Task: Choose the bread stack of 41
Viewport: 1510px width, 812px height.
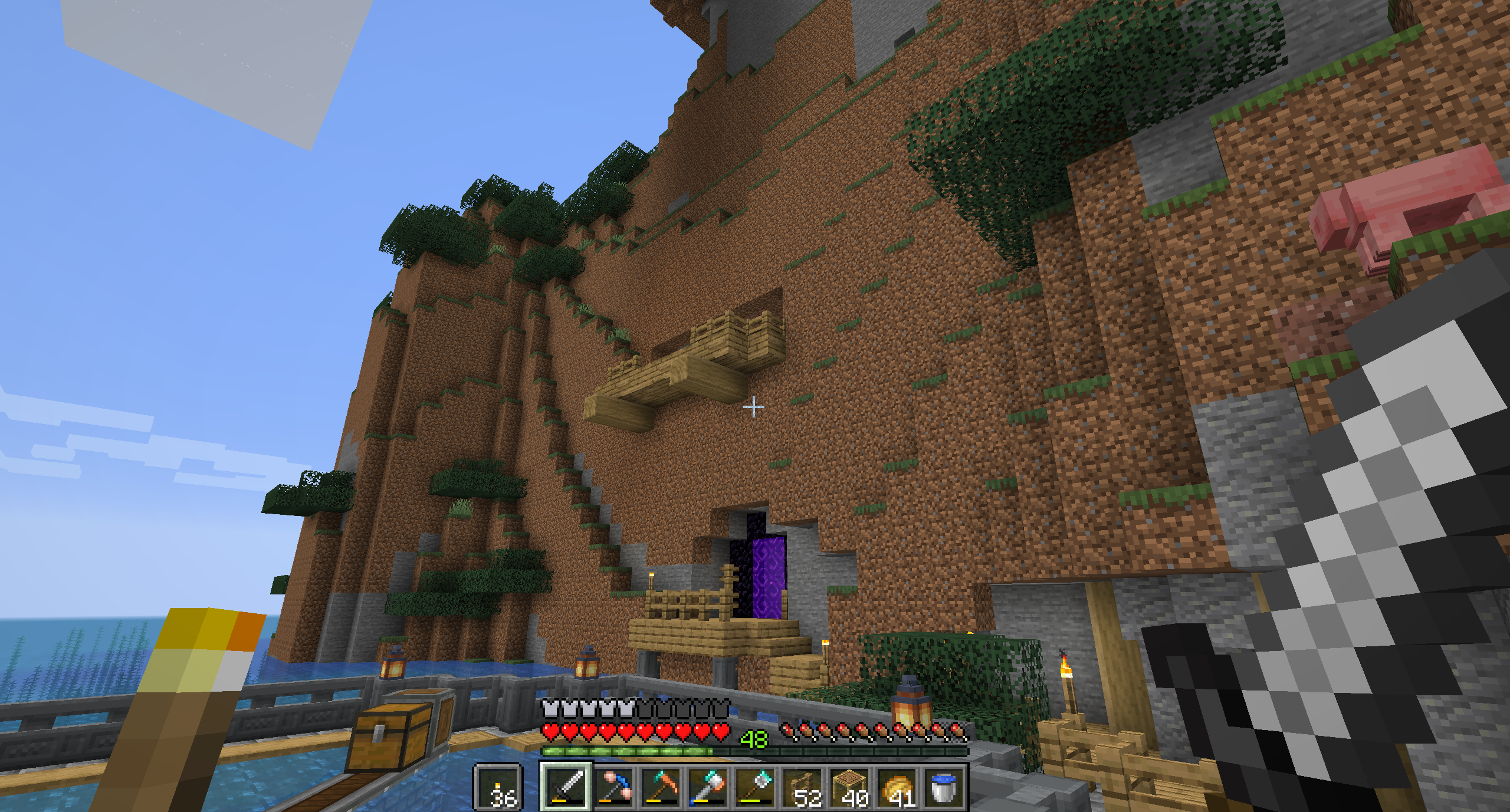Action: pos(897,787)
